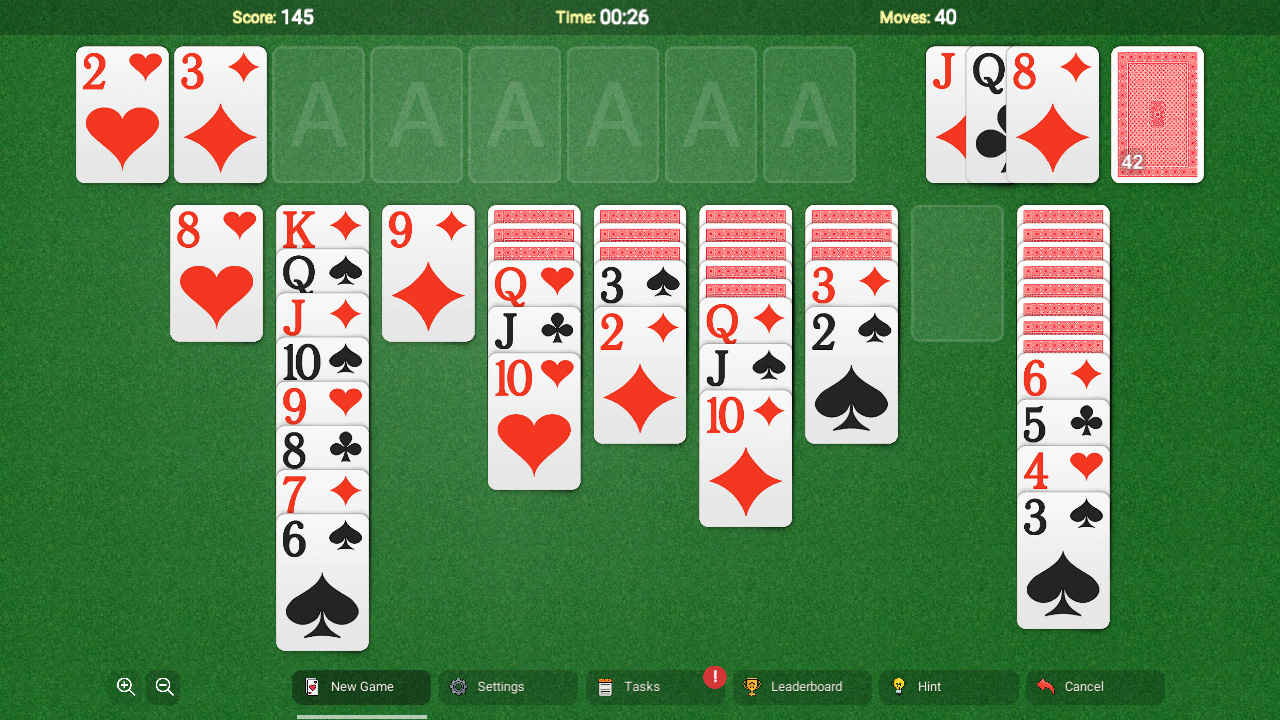Select the zoom-in magnifier icon
Image resolution: width=1280 pixels, height=720 pixels.
(x=125, y=687)
